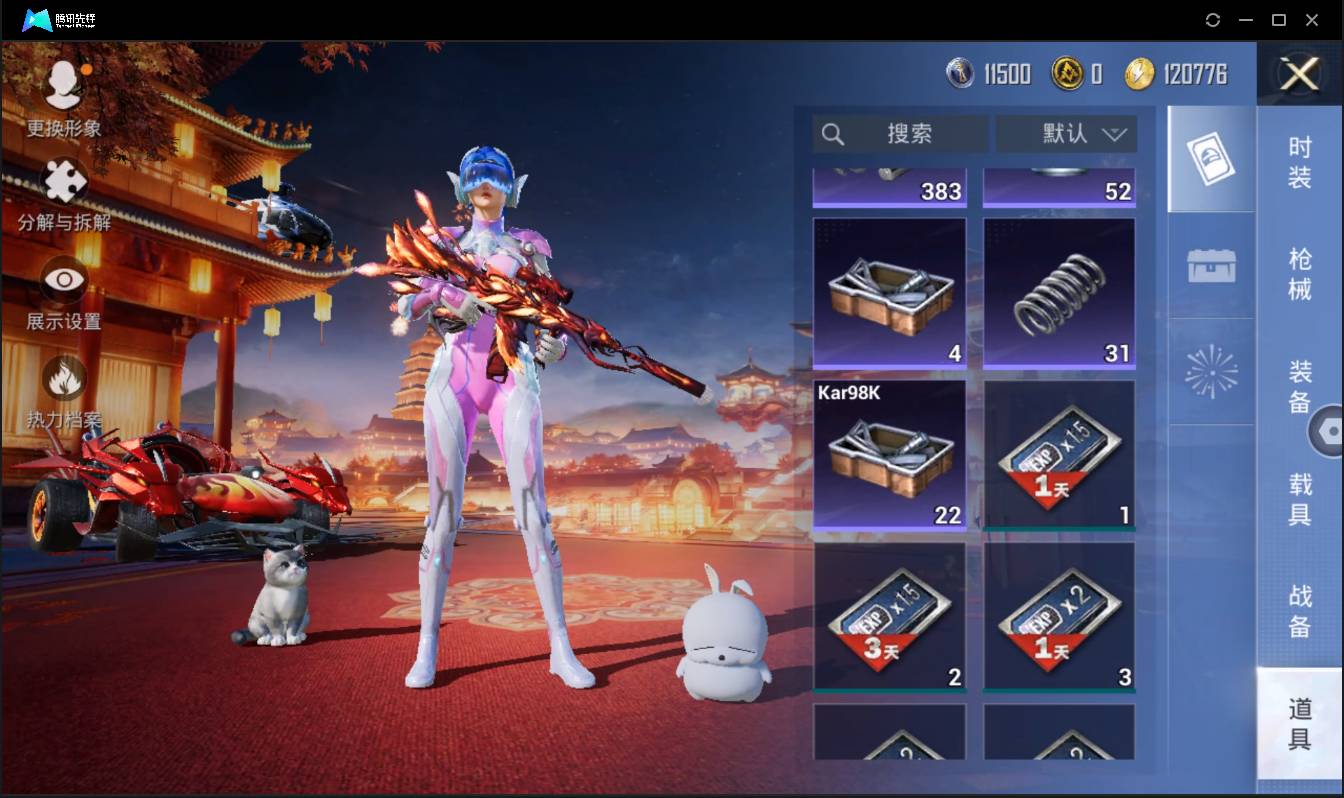This screenshot has height=798, width=1344.
Task: Open the 默认 sort dropdown
Action: click(x=1066, y=134)
